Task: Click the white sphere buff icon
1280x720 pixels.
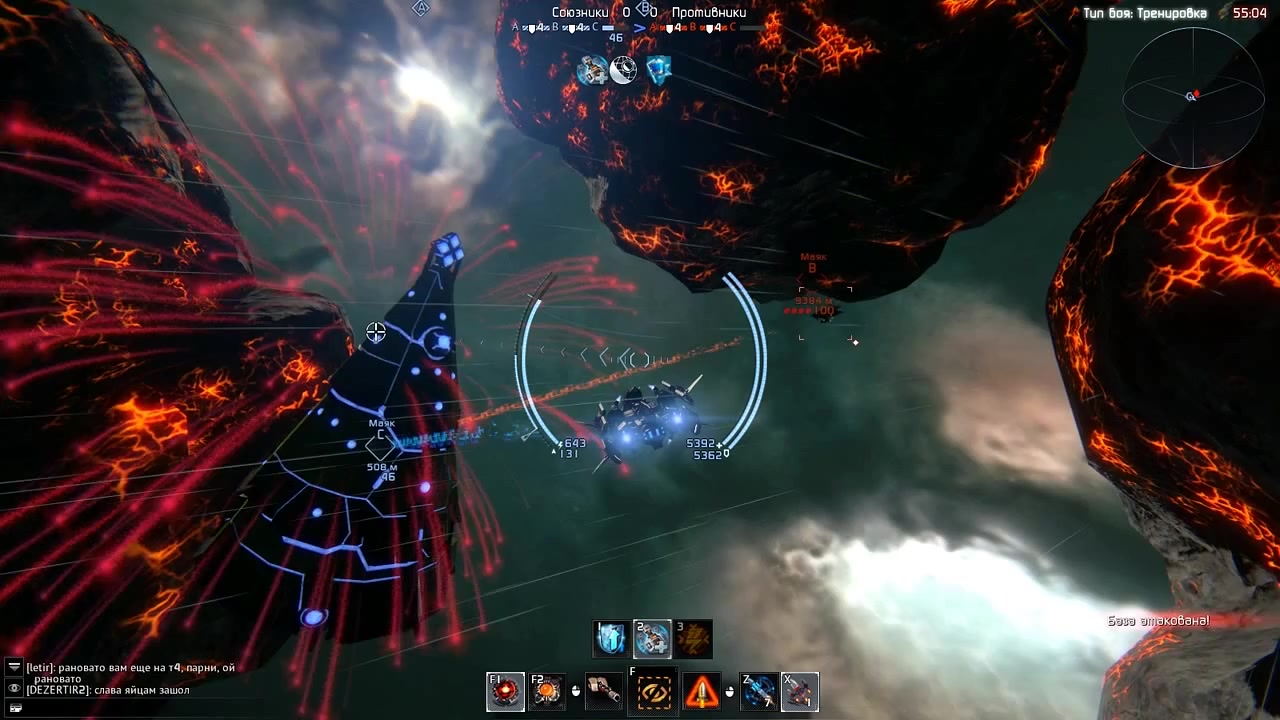Action: (624, 70)
